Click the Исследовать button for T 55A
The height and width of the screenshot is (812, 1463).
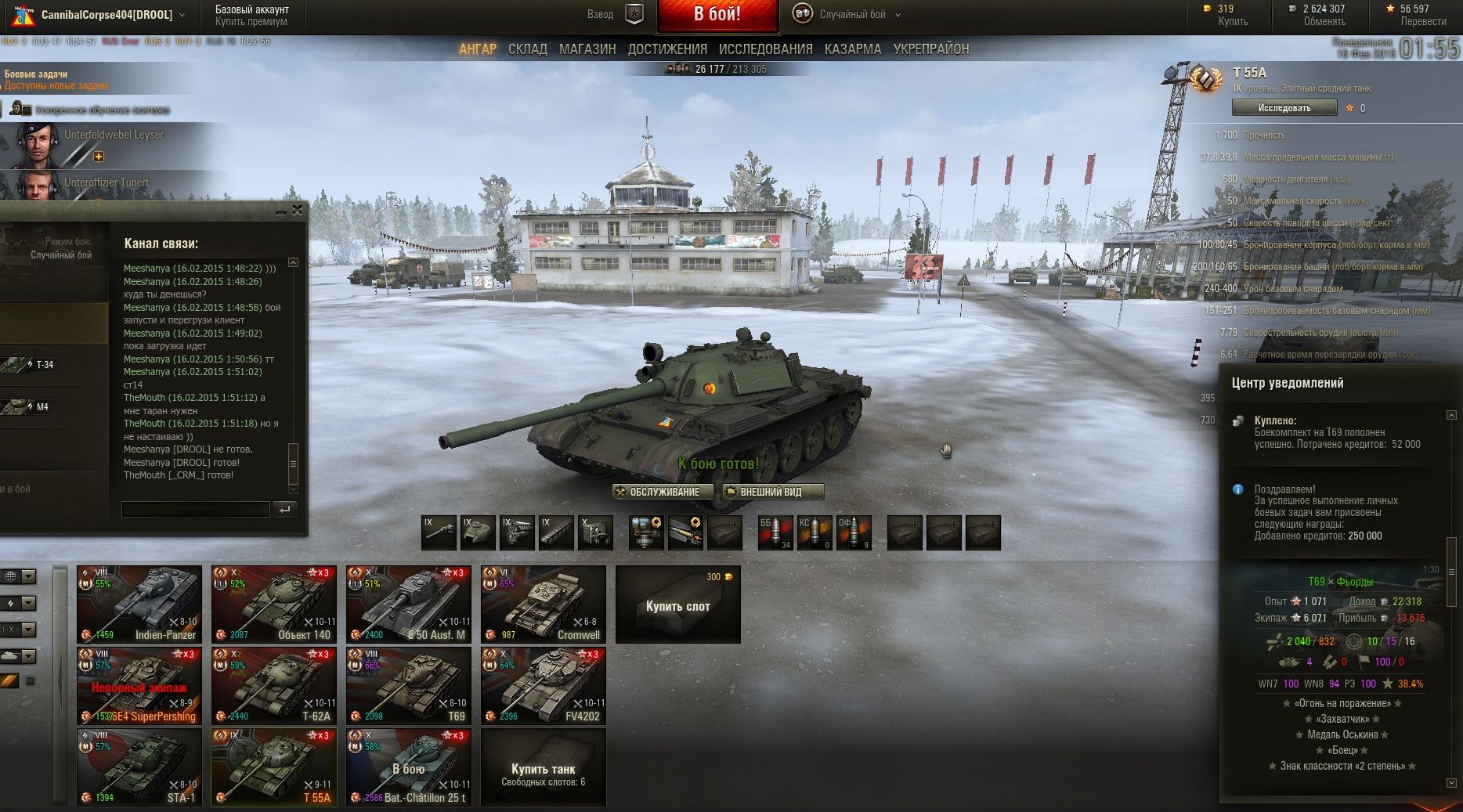click(1284, 108)
